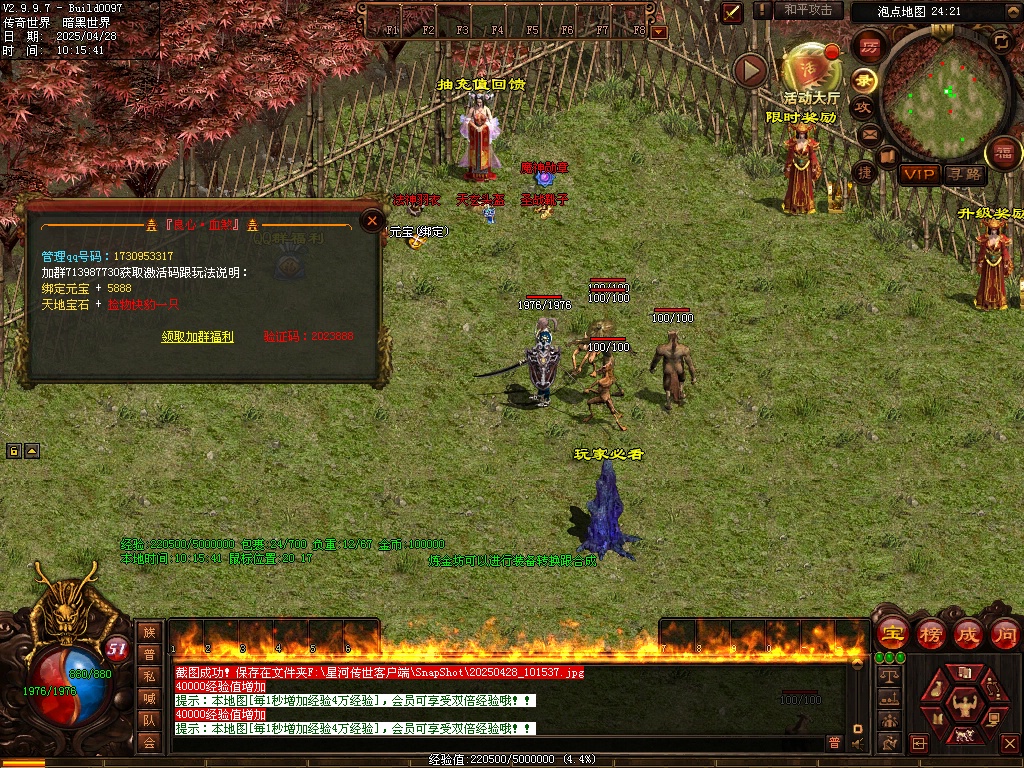Open the mail envelope icon

click(x=869, y=134)
